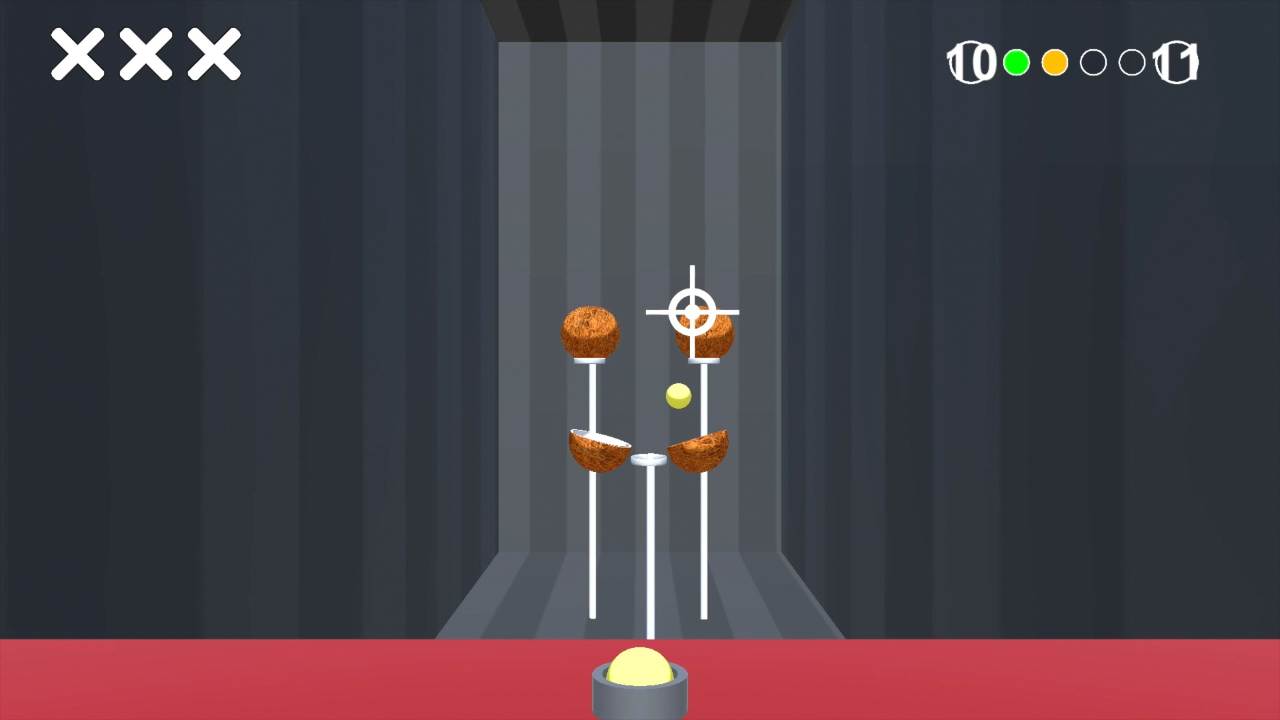Click the first X lives icon
This screenshot has height=720, width=1280.
click(77, 55)
